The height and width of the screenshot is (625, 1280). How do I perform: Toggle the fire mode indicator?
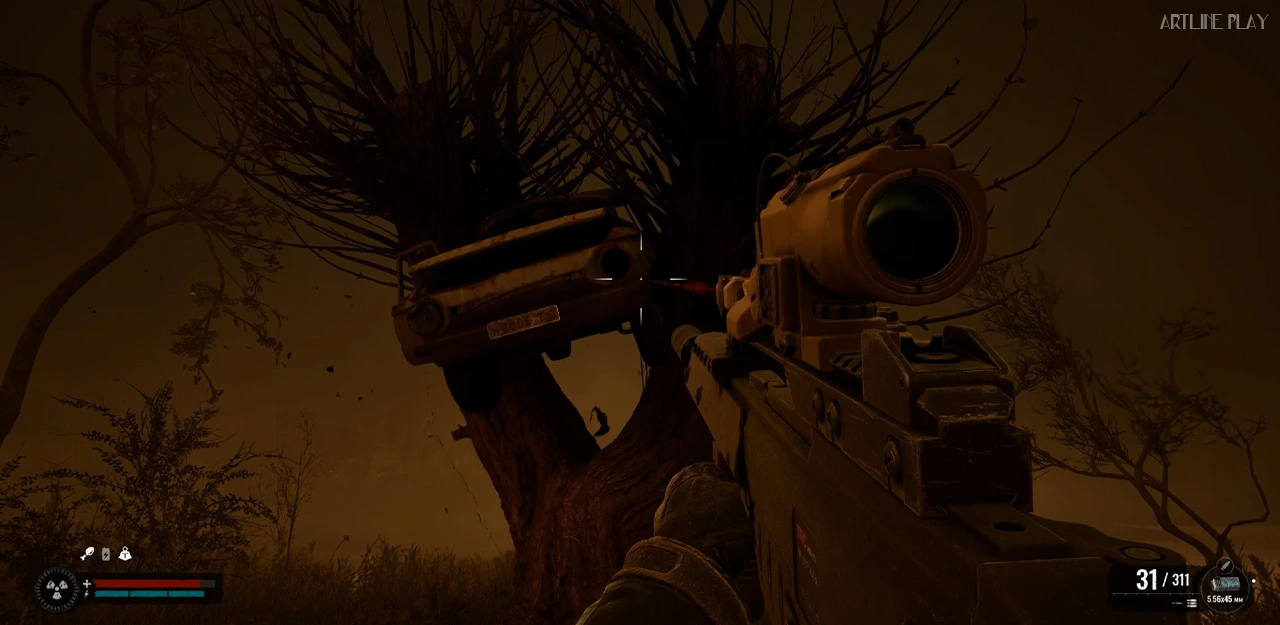[x=1191, y=603]
